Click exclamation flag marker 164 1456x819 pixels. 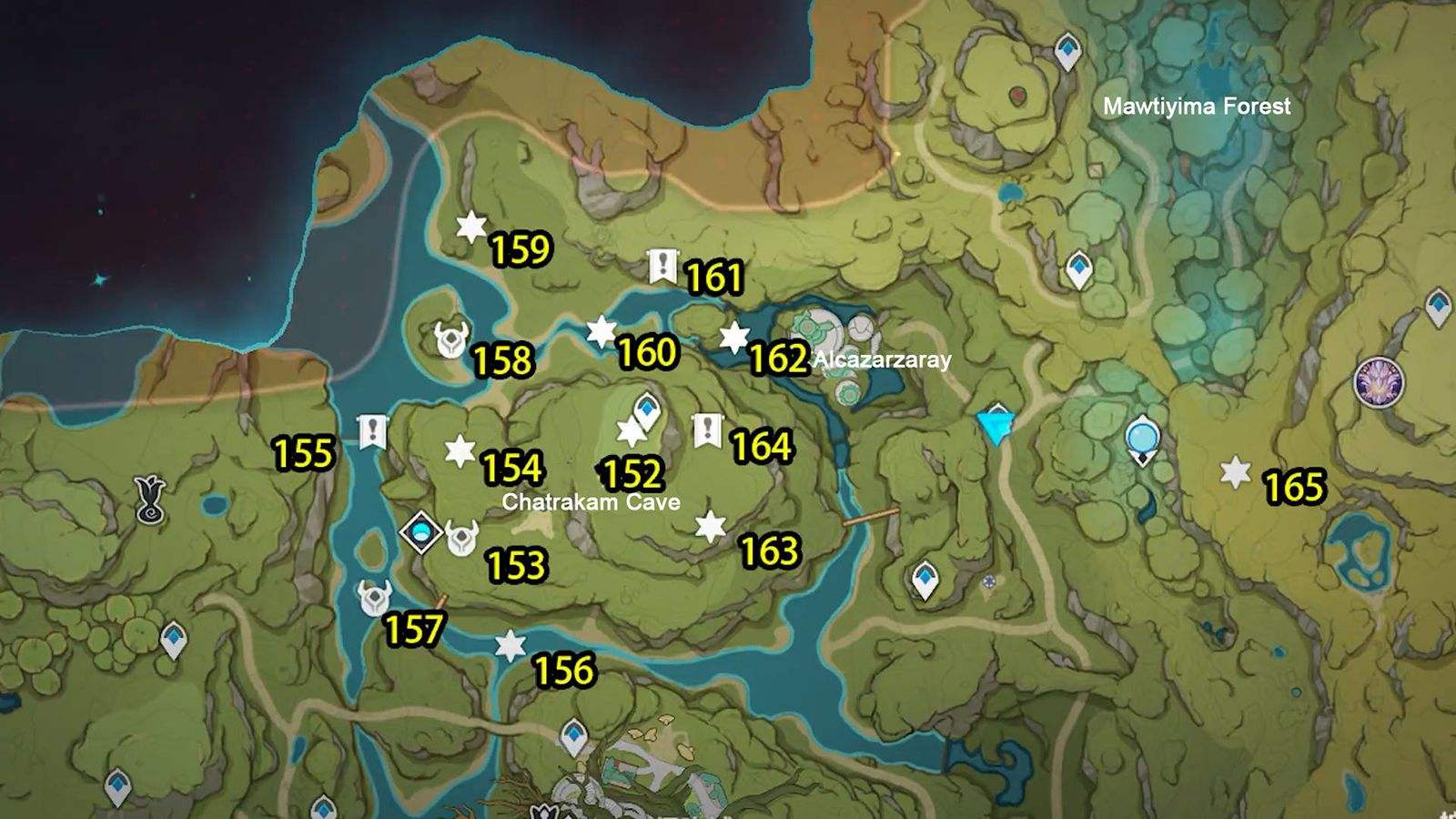[708, 429]
